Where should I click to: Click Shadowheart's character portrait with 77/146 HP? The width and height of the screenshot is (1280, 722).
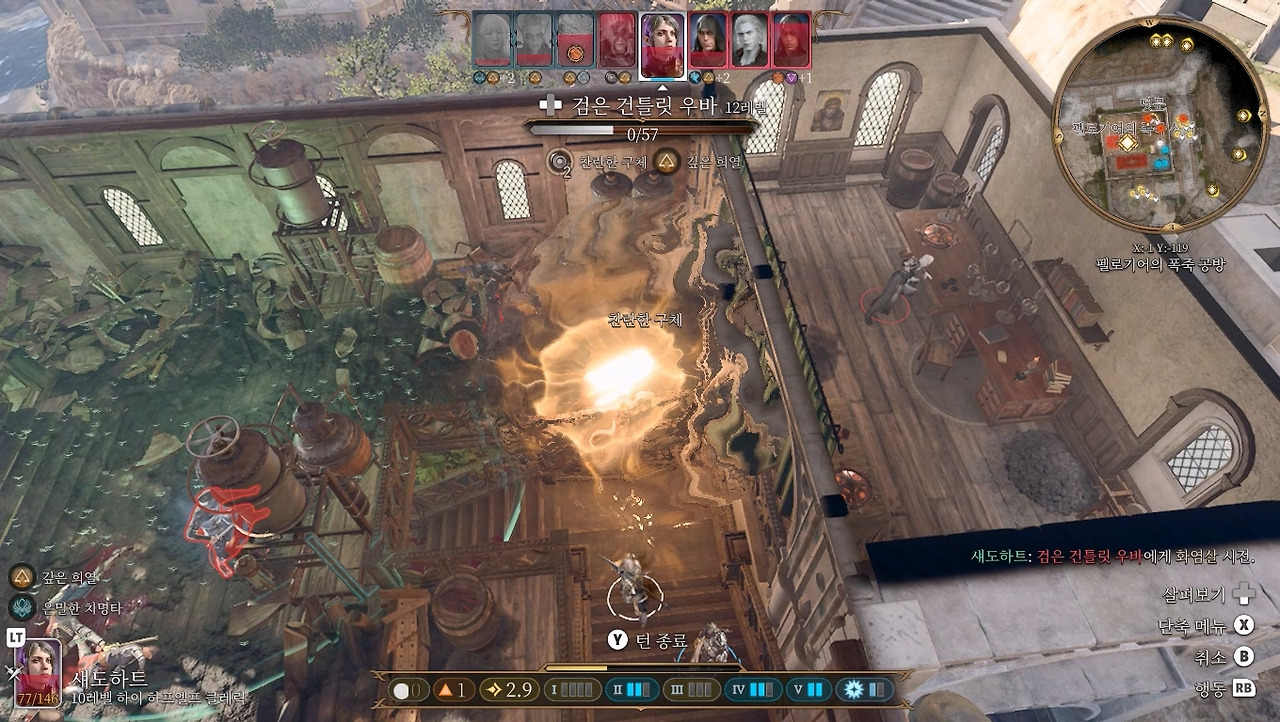tap(37, 672)
